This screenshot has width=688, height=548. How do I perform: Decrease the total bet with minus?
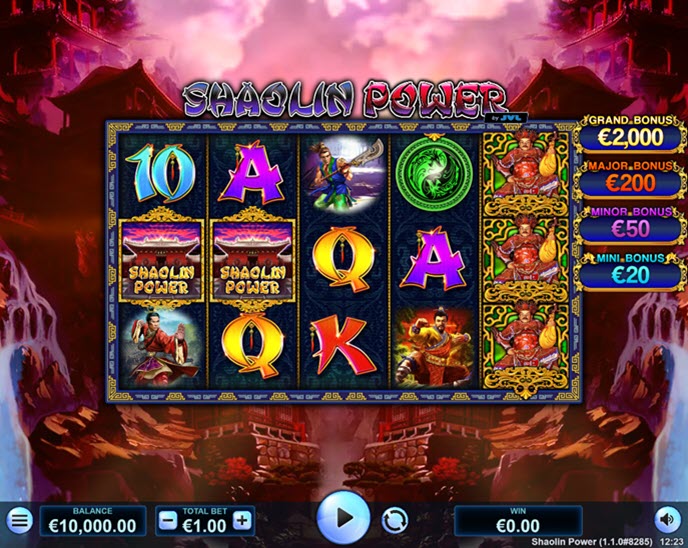pyautogui.click(x=168, y=520)
